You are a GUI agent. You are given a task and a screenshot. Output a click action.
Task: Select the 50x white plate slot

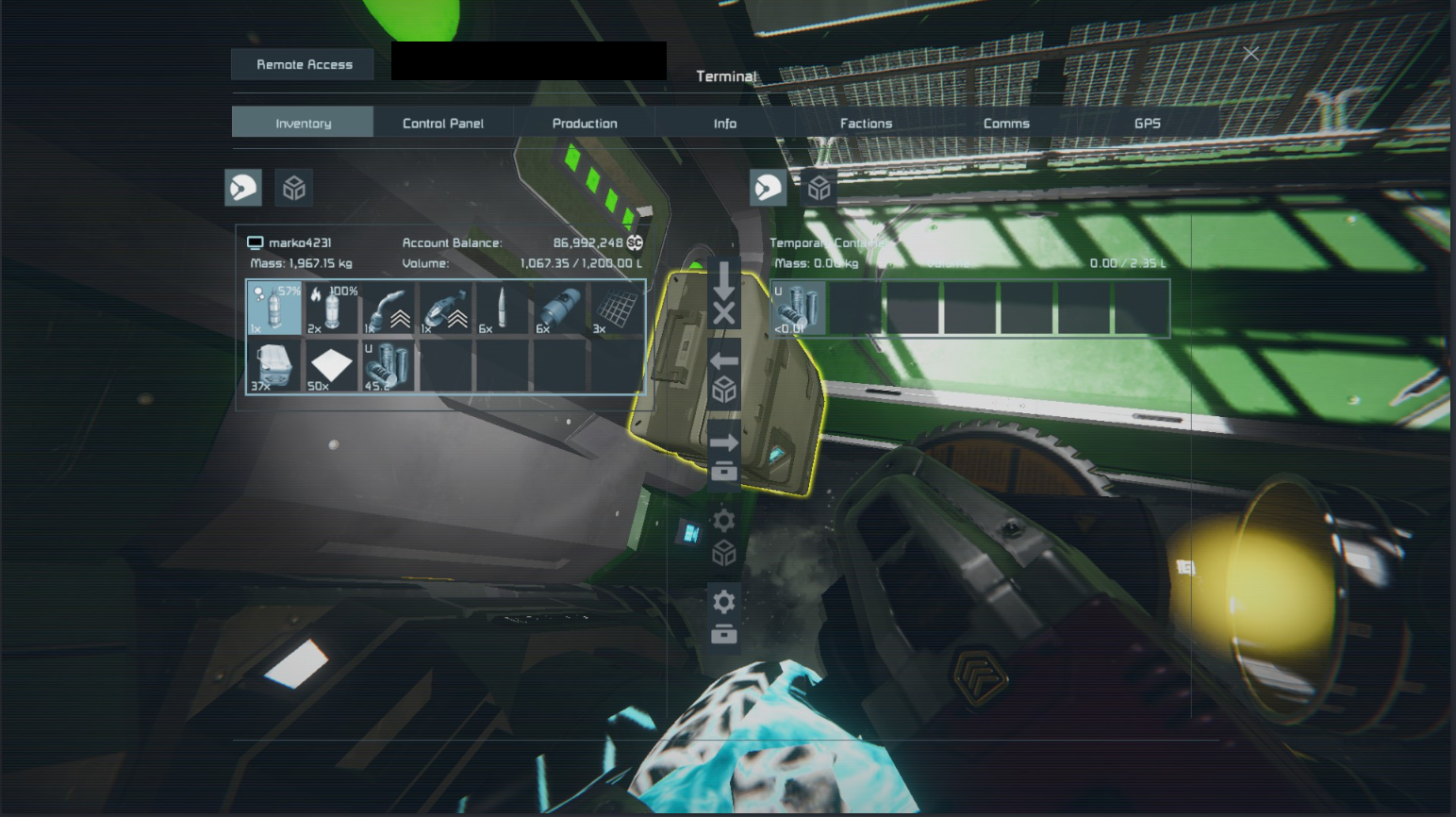[331, 366]
